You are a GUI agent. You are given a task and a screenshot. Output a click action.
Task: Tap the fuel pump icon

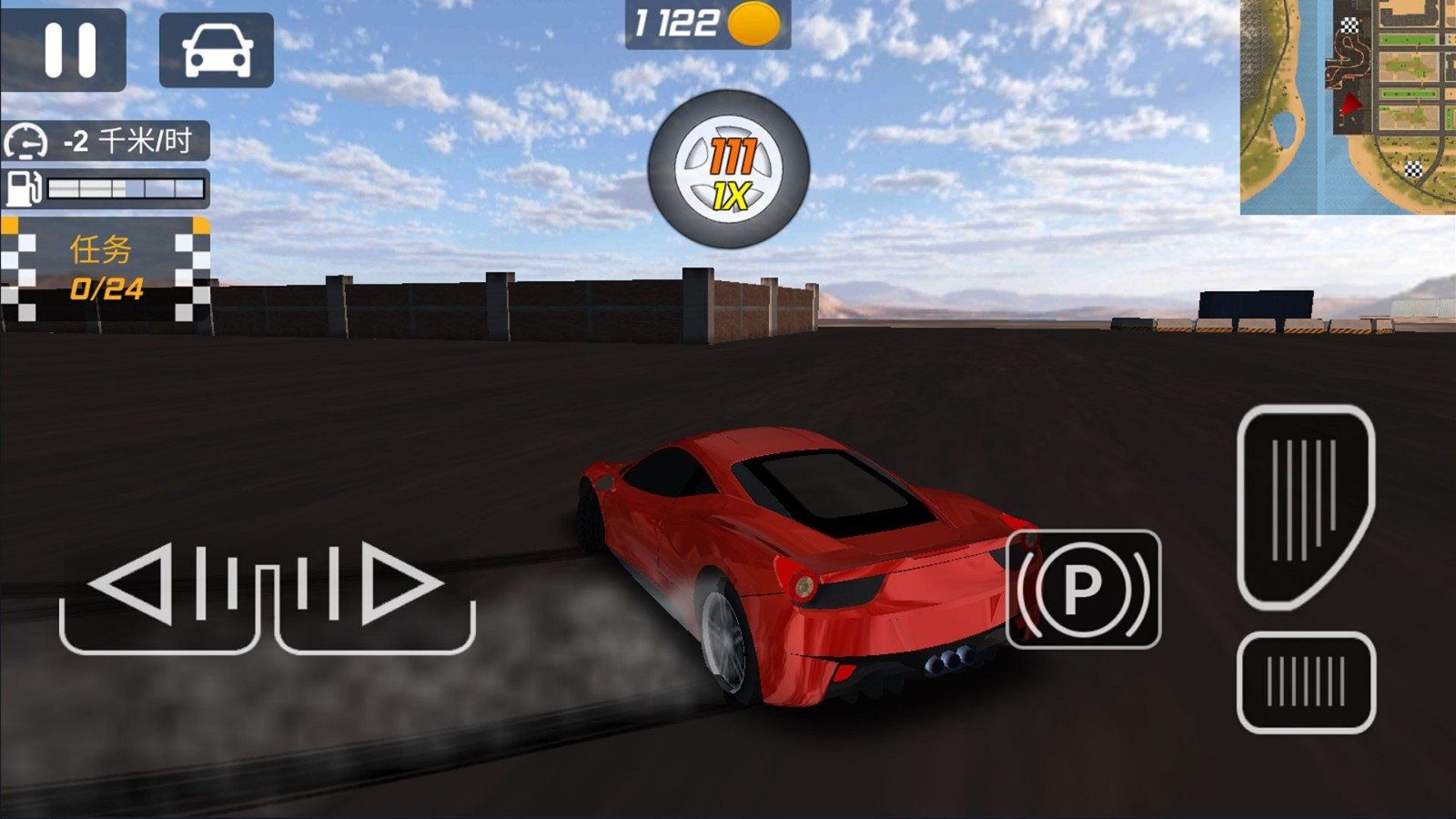click(25, 188)
